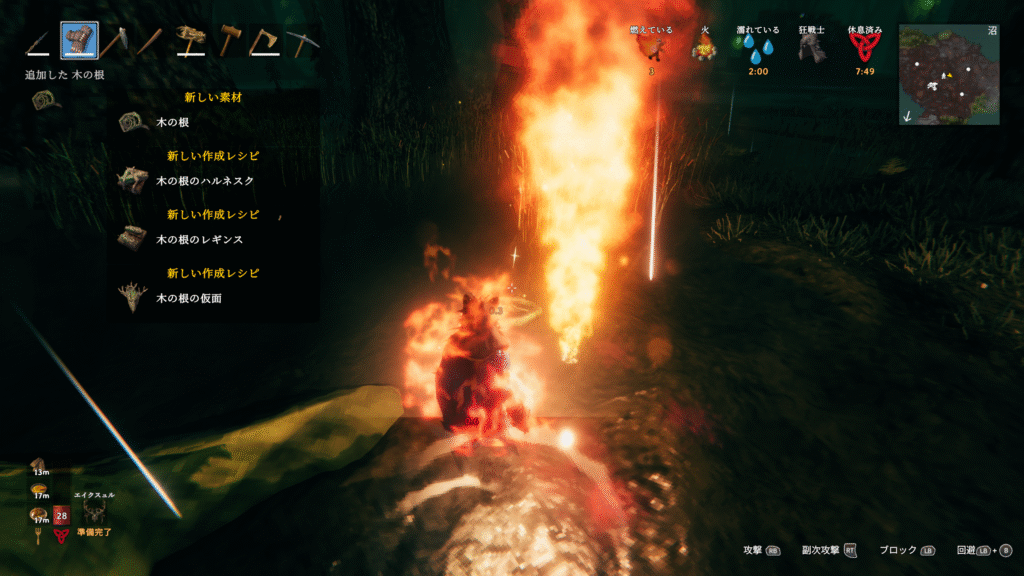
Task: Click the burning status effect icon
Action: tap(651, 50)
